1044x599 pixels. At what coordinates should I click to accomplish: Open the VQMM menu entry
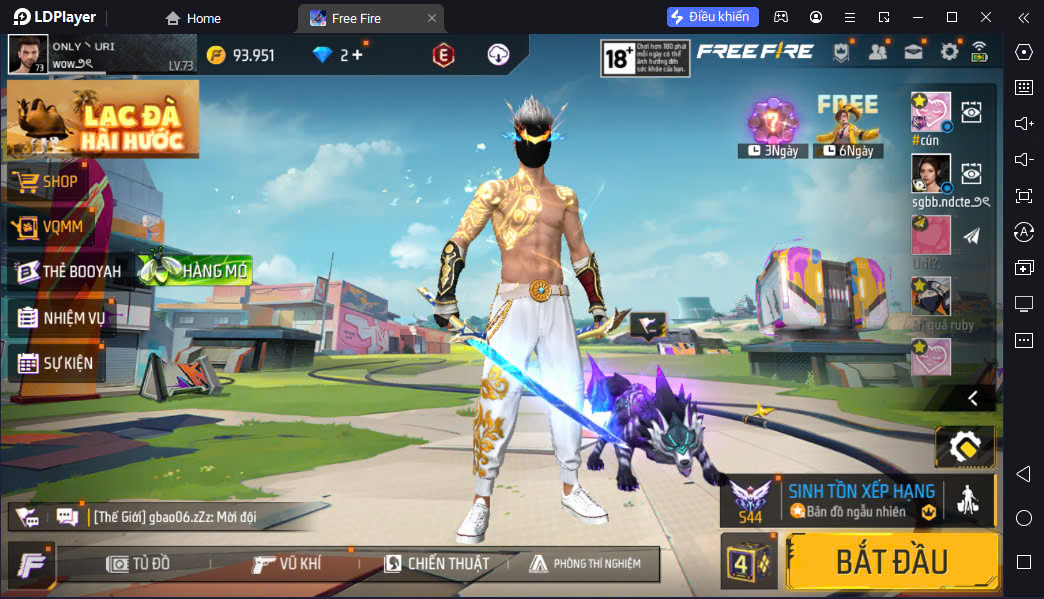pyautogui.click(x=61, y=227)
